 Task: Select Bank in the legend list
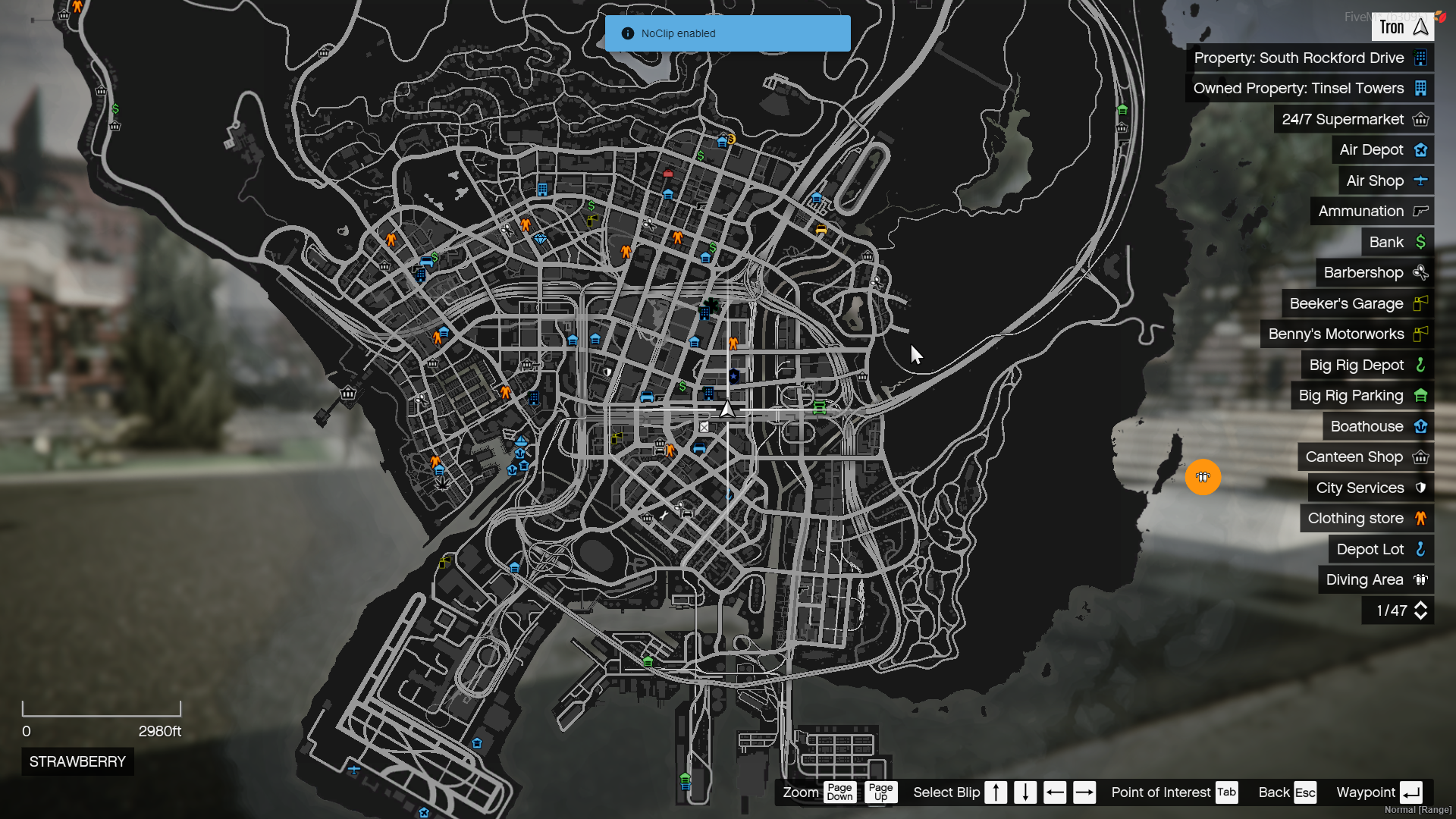coord(1397,243)
